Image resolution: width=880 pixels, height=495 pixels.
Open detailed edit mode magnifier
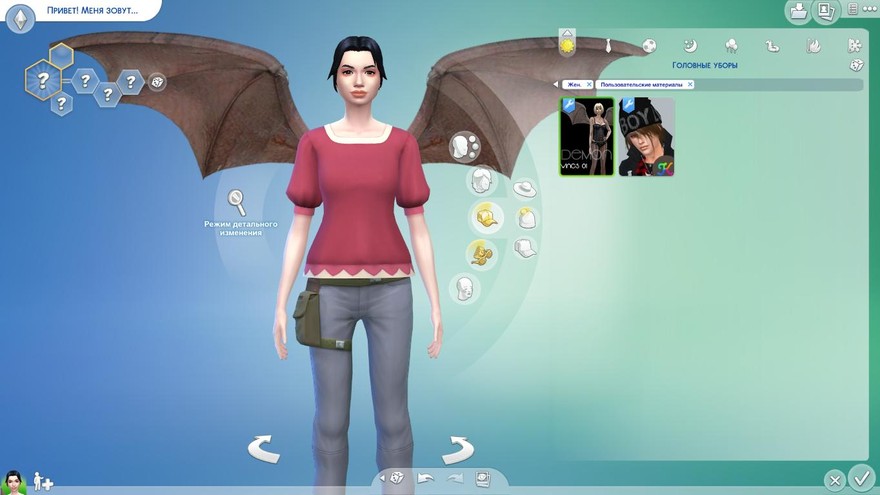(237, 203)
